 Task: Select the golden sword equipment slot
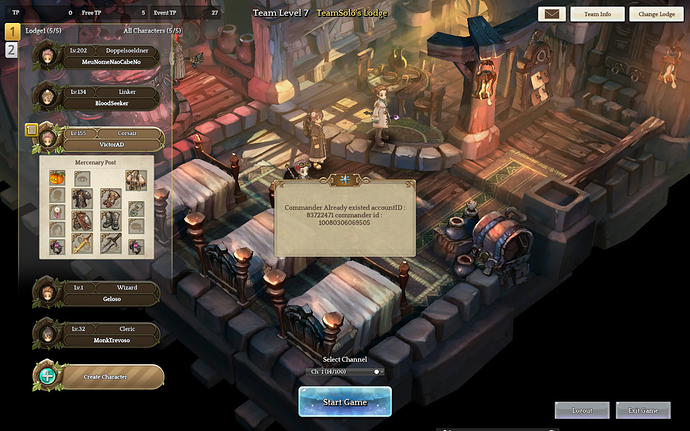coord(83,241)
